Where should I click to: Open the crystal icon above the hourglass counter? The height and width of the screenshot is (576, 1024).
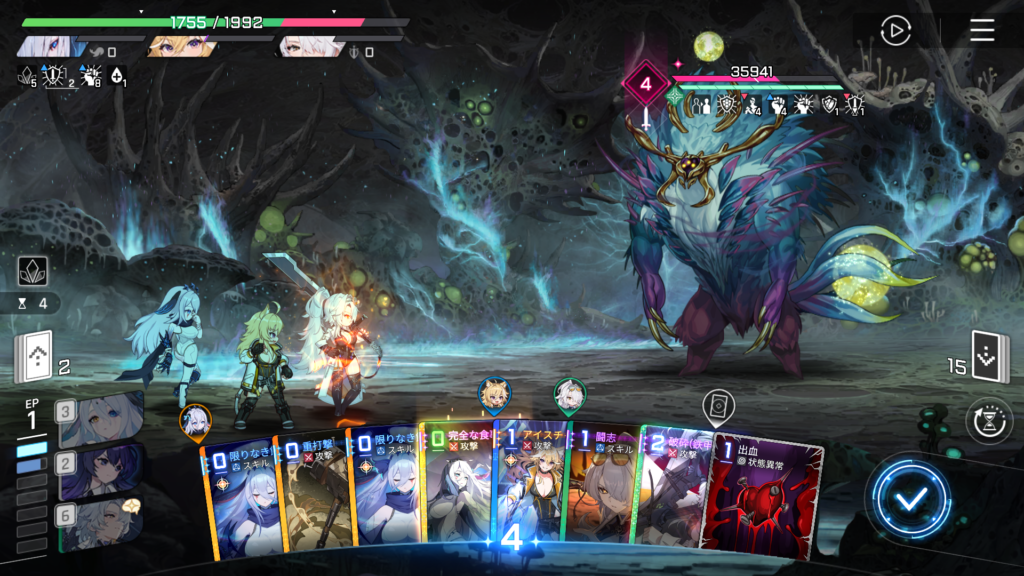33,271
